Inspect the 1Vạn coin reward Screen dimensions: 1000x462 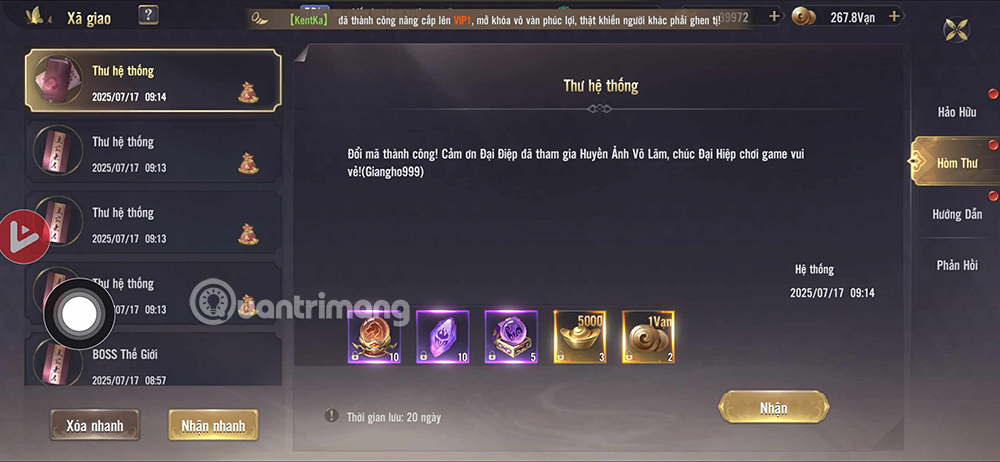point(648,337)
